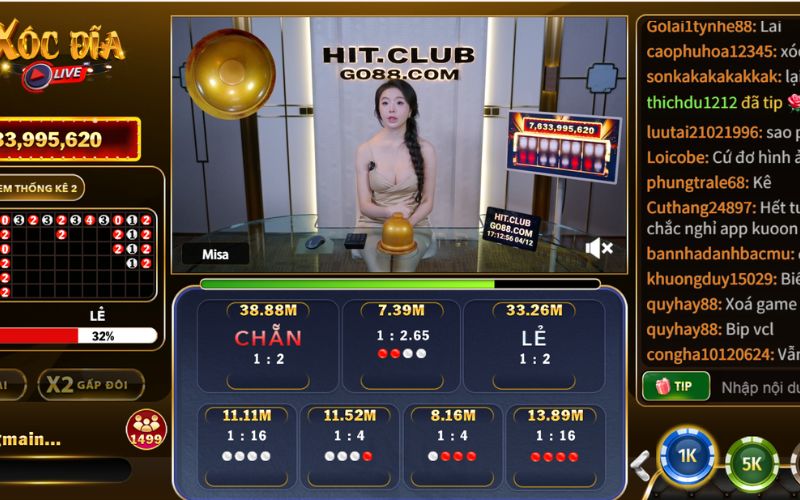Bet on two red two white at 1:2.65
This screenshot has height=500, width=800.
[x=402, y=346]
